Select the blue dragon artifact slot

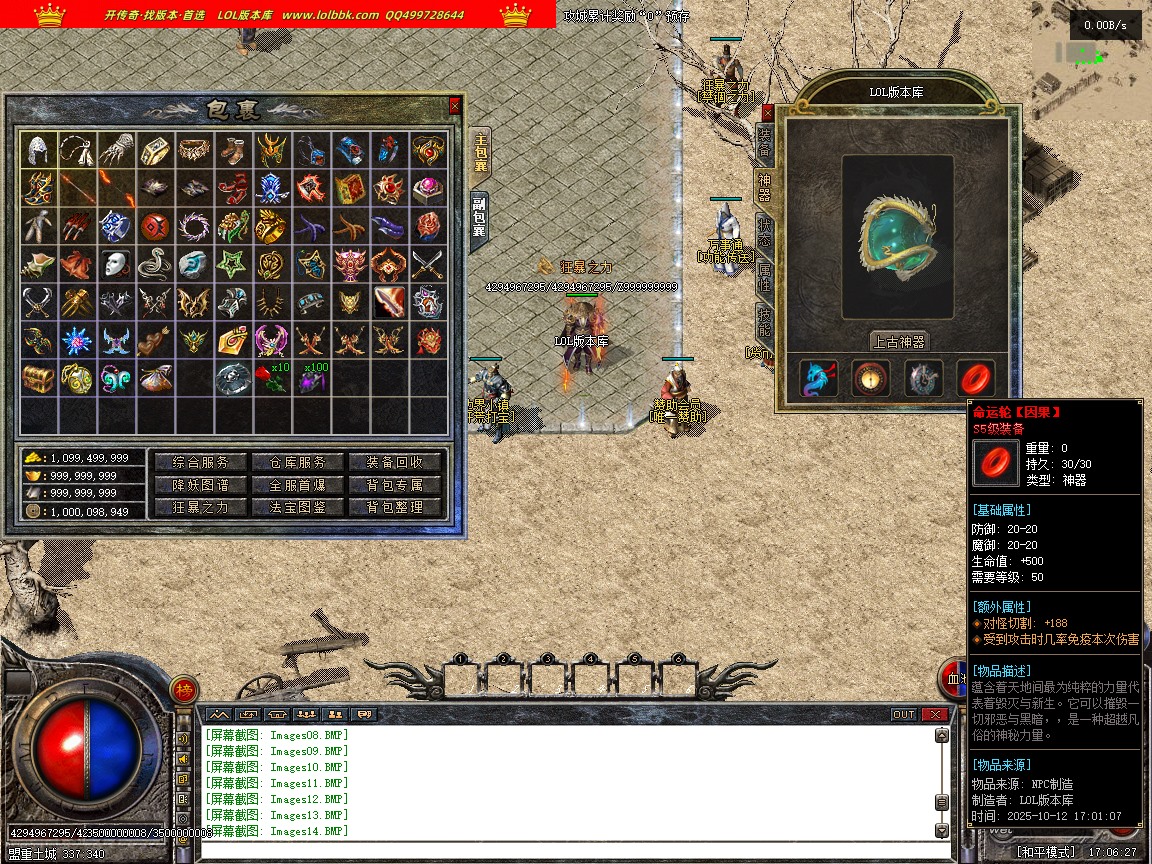(x=819, y=379)
